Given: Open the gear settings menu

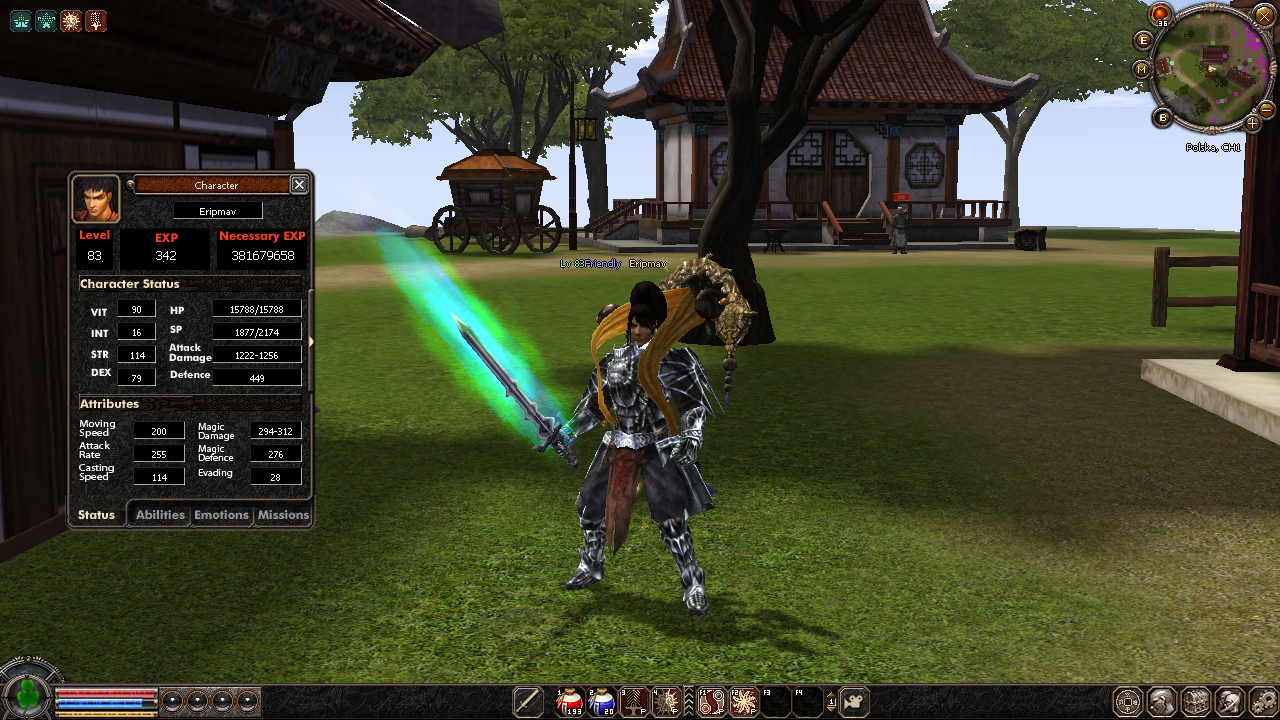Looking at the screenshot, I should [1263, 701].
